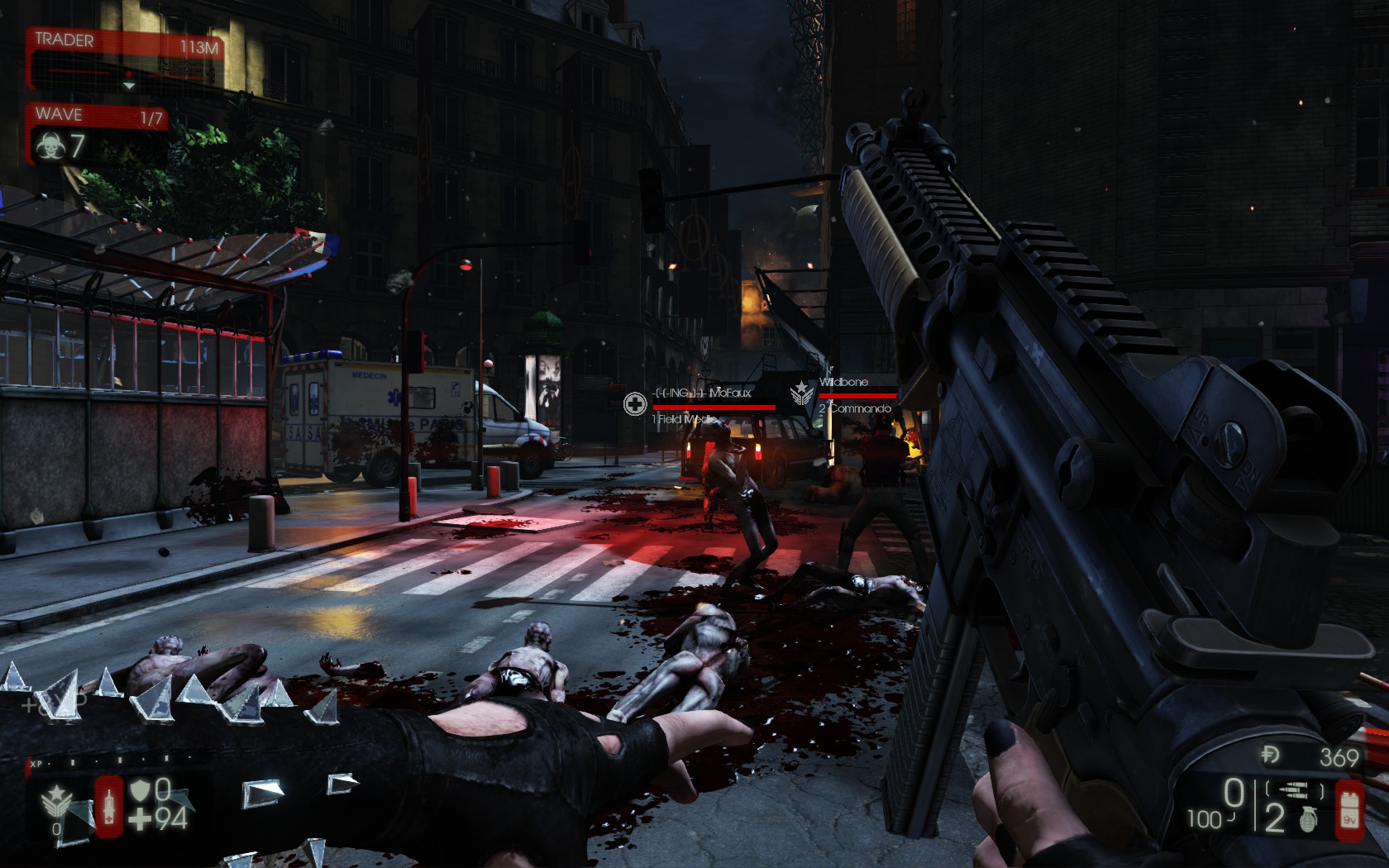1389x868 pixels.
Task: Select the biohazard wave icon
Action: pyautogui.click(x=50, y=147)
